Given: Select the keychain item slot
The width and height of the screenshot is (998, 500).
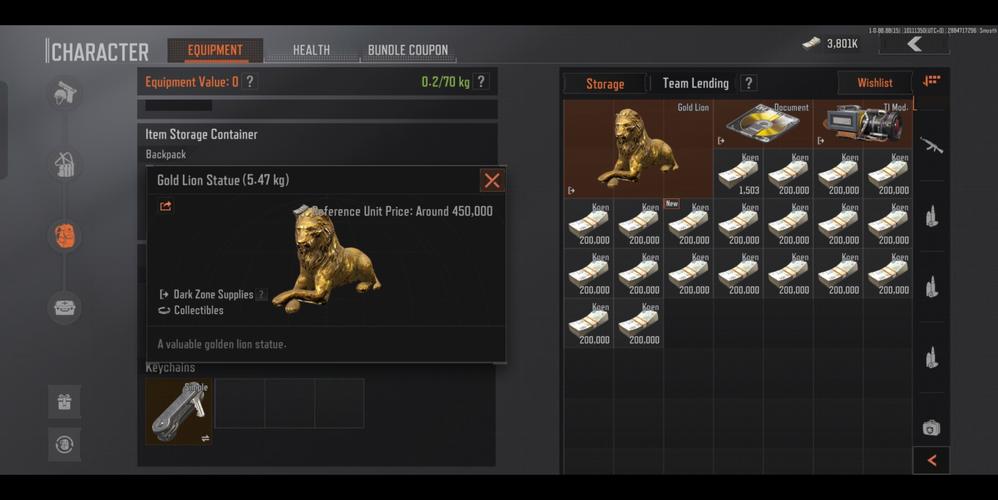Looking at the screenshot, I should pyautogui.click(x=179, y=411).
